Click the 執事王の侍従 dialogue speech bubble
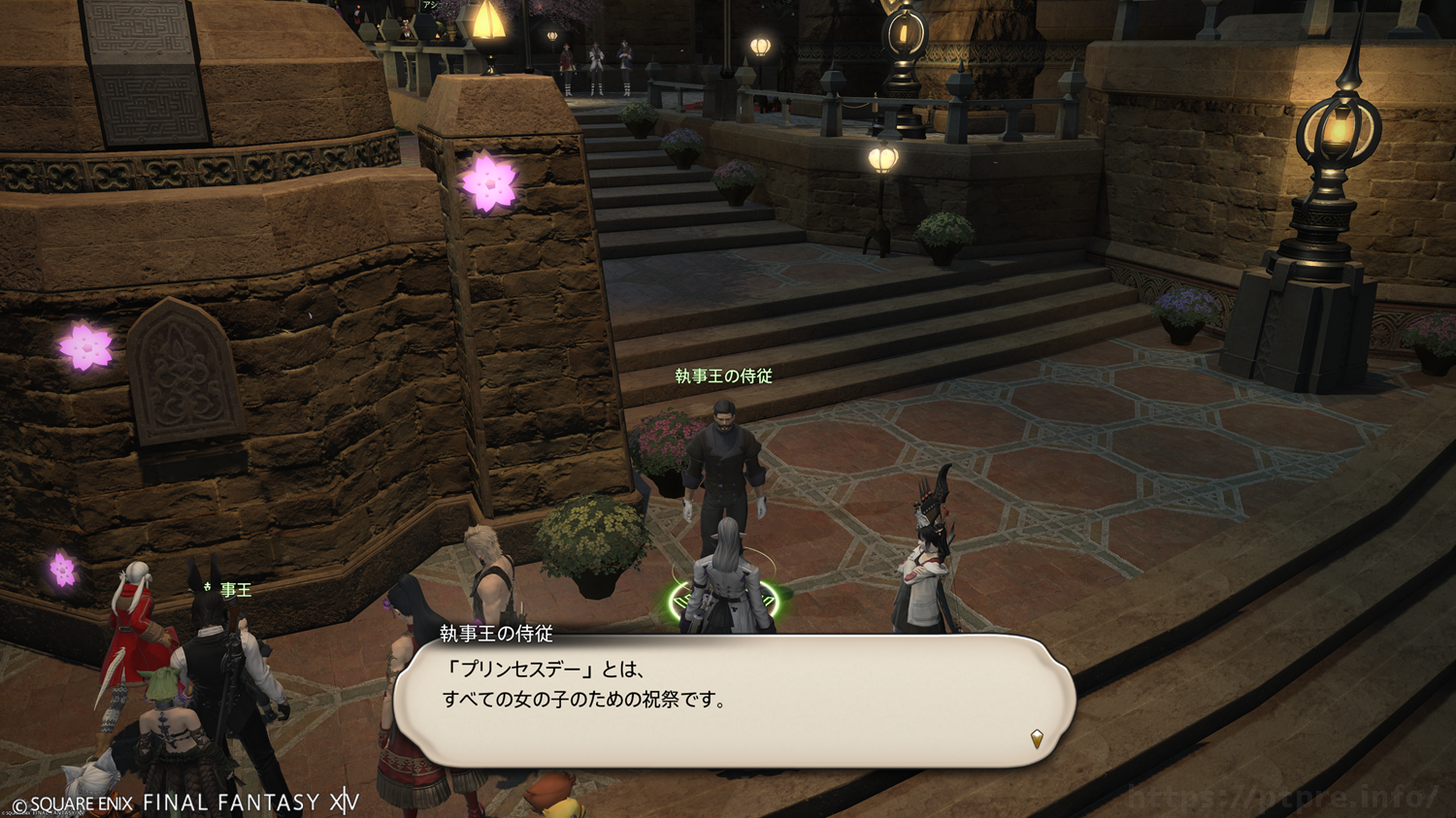1456x818 pixels. coord(733,701)
